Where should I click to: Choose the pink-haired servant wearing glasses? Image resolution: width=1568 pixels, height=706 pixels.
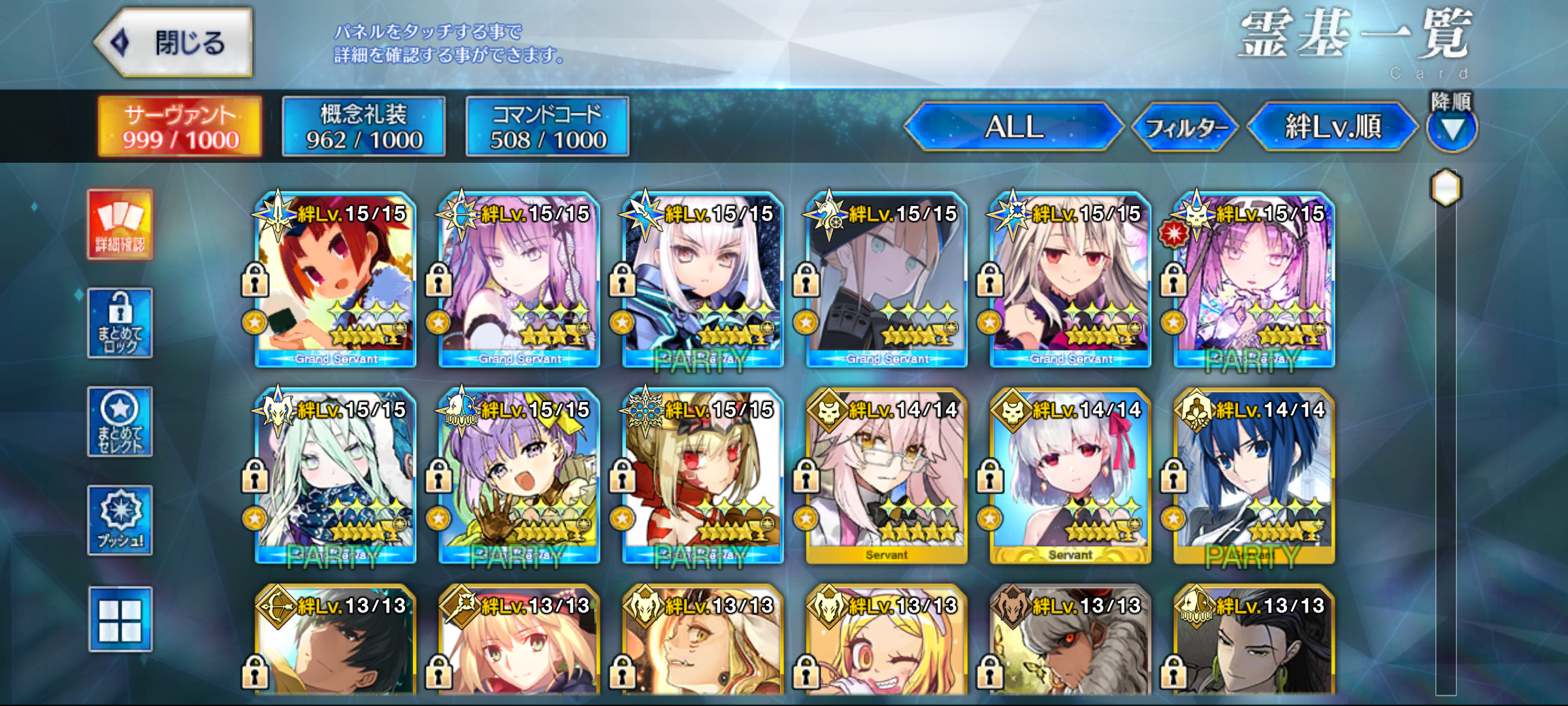click(887, 476)
